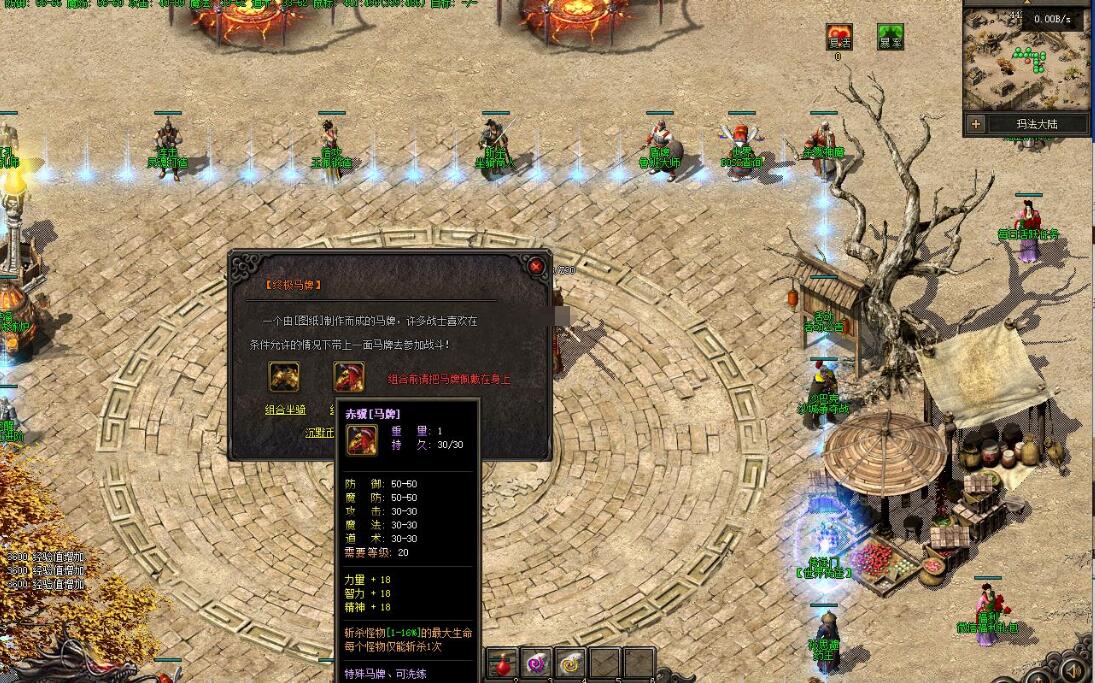Select the golden horse token icon in dialog
Viewport: 1095px width, 683px height.
click(x=284, y=376)
